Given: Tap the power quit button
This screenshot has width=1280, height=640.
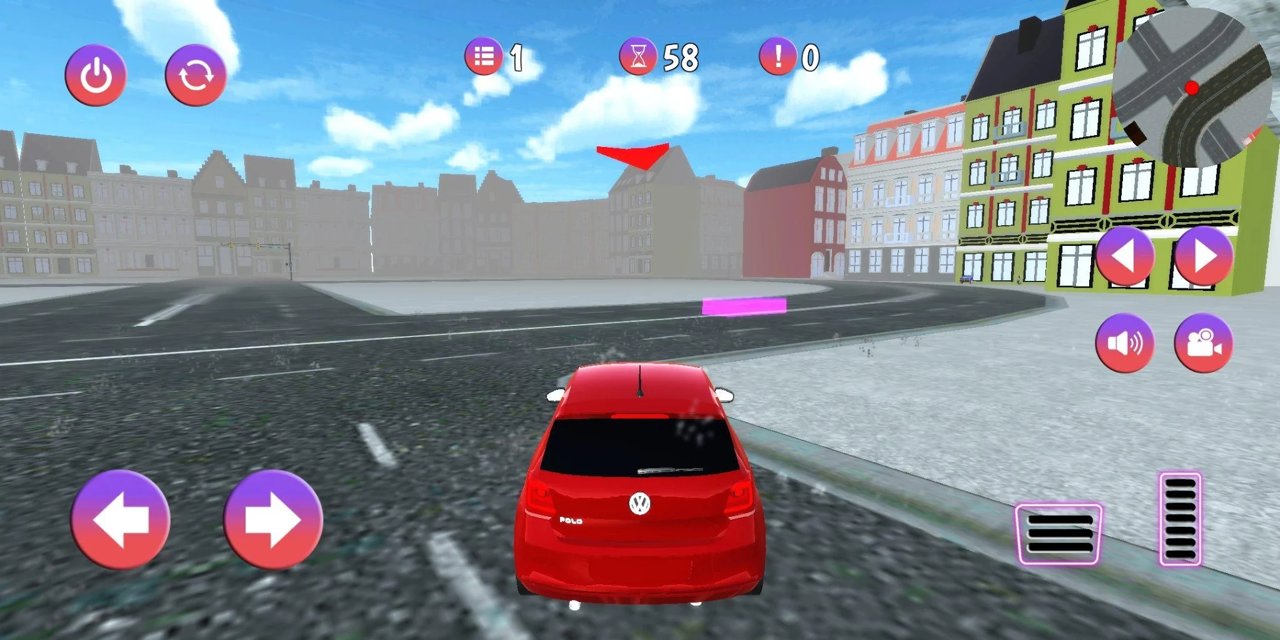Looking at the screenshot, I should click(96, 76).
